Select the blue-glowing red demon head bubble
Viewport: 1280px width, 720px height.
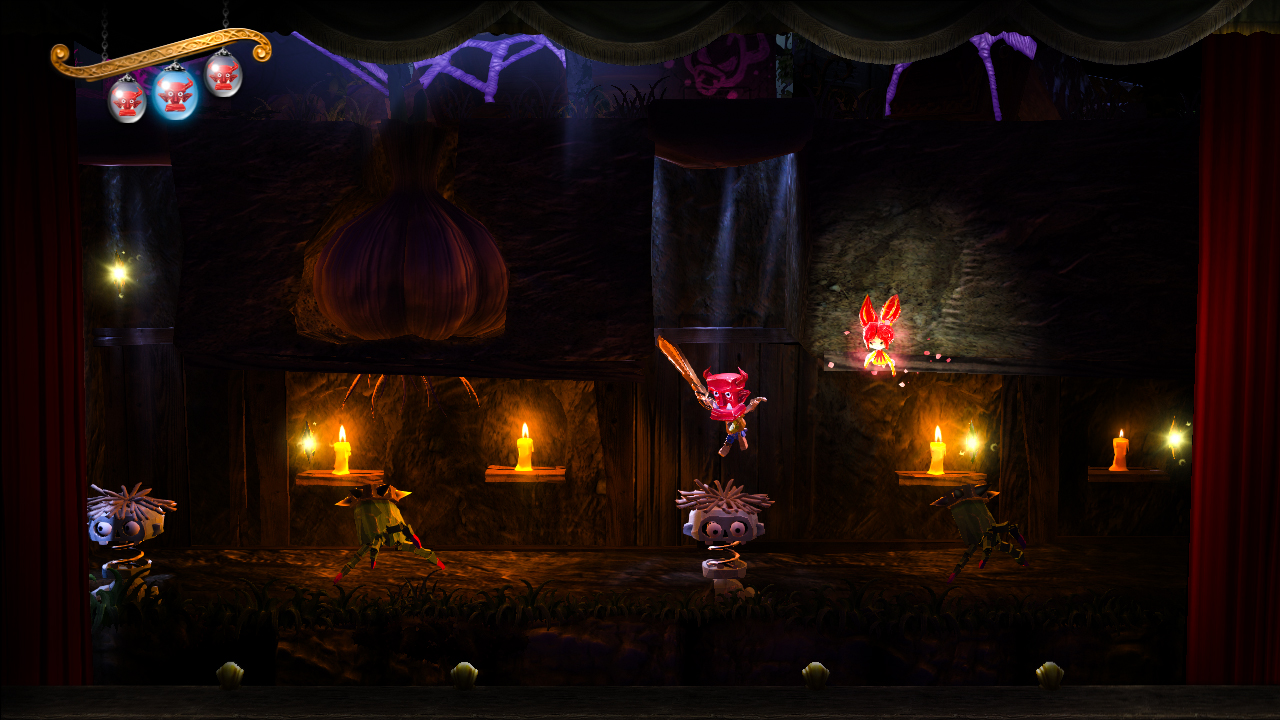point(175,94)
